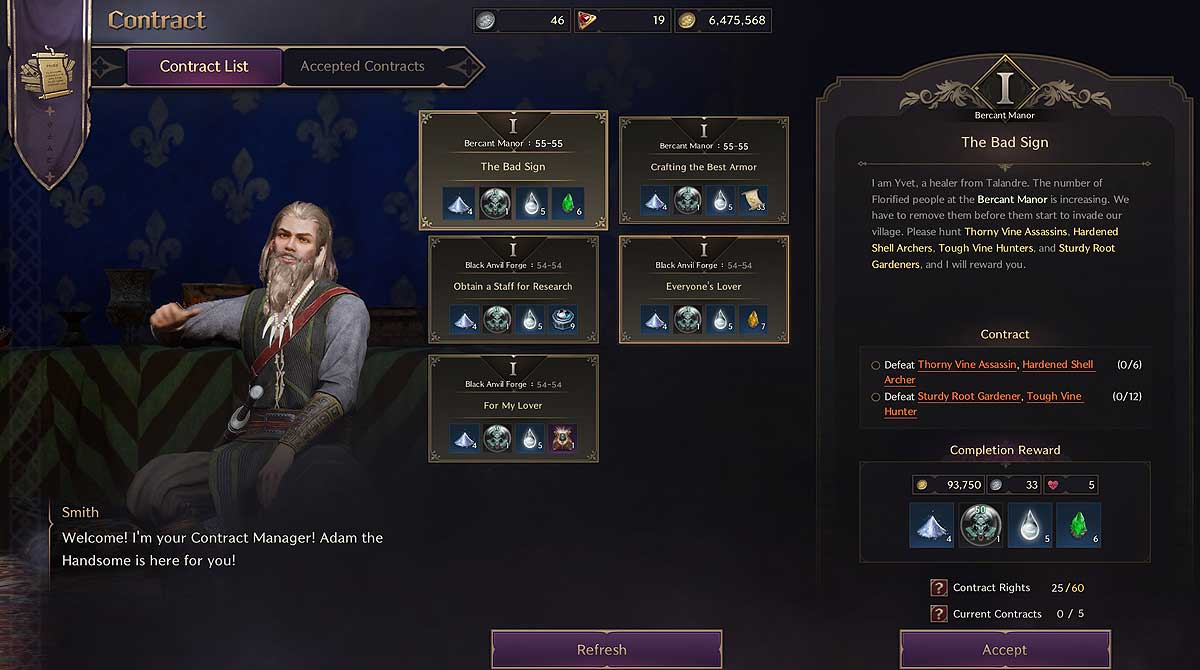Accept the selected contract
Viewport: 1200px width, 670px height.
tap(1004, 649)
